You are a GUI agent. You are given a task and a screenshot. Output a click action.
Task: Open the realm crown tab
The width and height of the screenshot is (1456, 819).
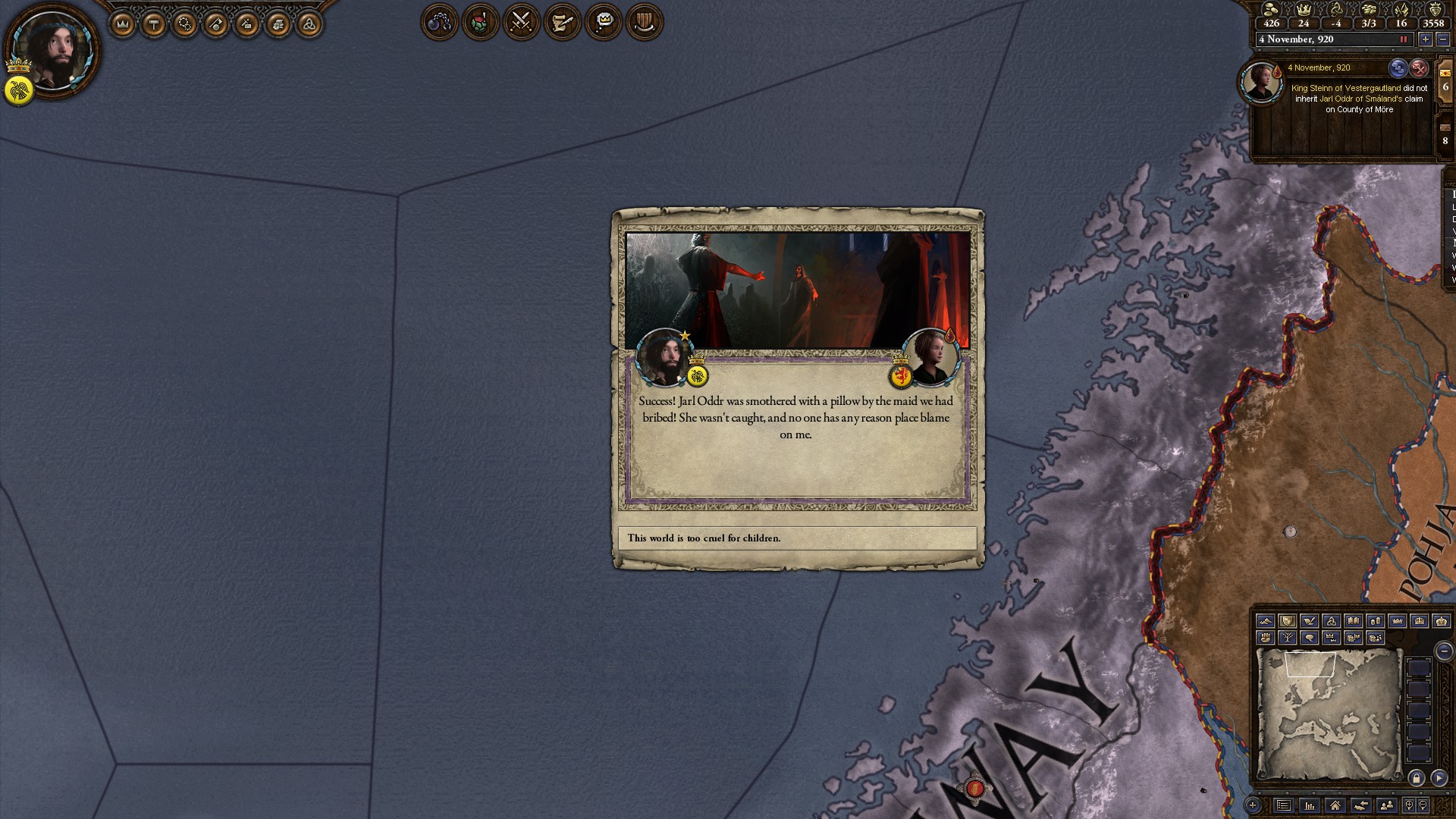coord(123,25)
